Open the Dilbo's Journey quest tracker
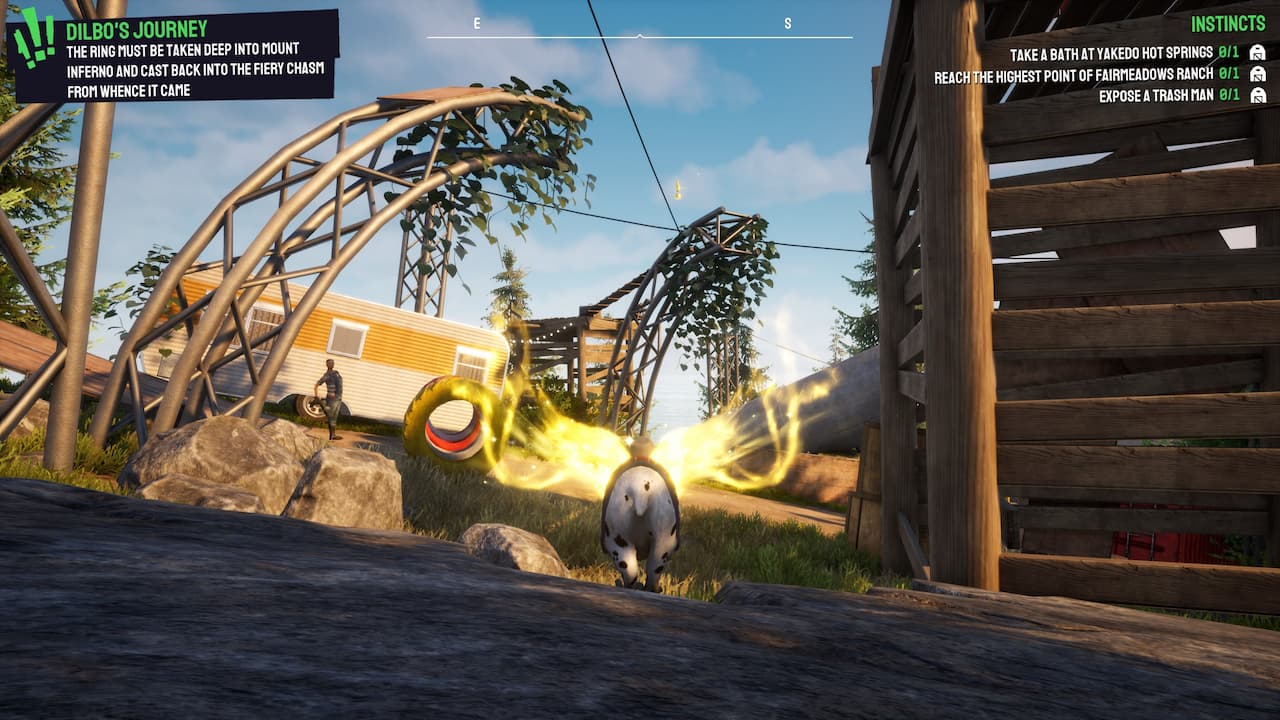This screenshot has width=1280, height=720. 136,29
